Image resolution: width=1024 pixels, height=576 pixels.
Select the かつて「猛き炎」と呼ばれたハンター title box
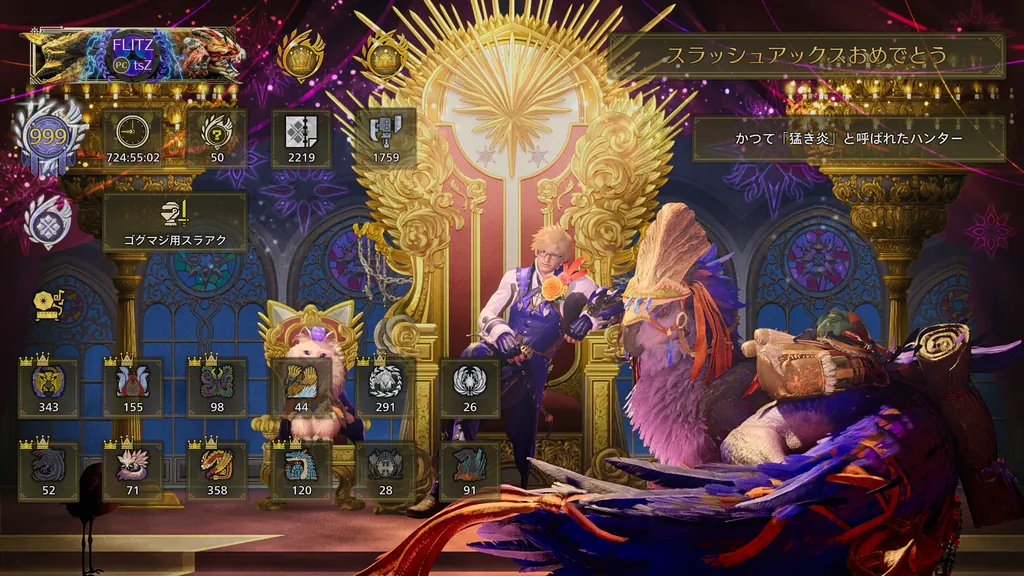click(x=848, y=138)
